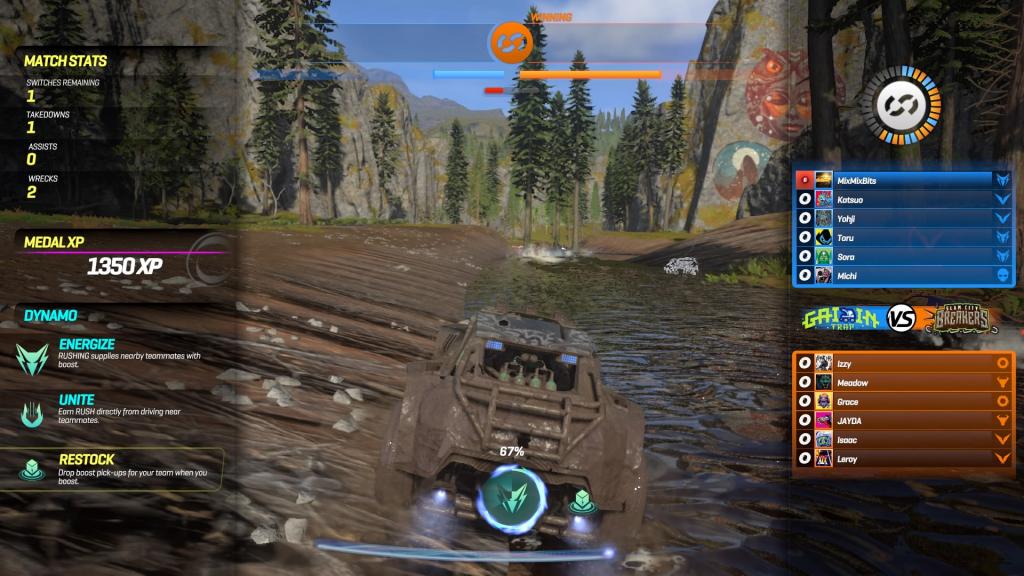Select Michi in the blue roster
This screenshot has width=1024, height=576.
coord(905,276)
